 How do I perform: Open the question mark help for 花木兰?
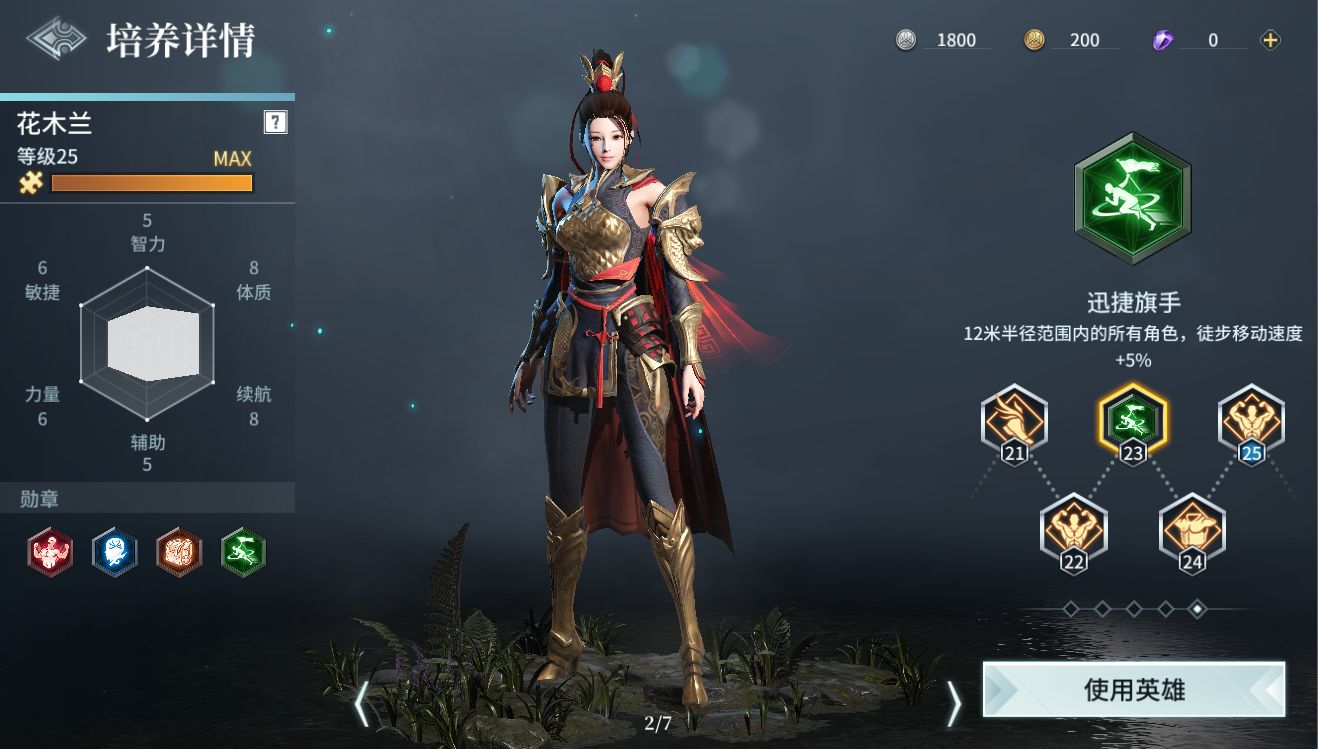[275, 122]
